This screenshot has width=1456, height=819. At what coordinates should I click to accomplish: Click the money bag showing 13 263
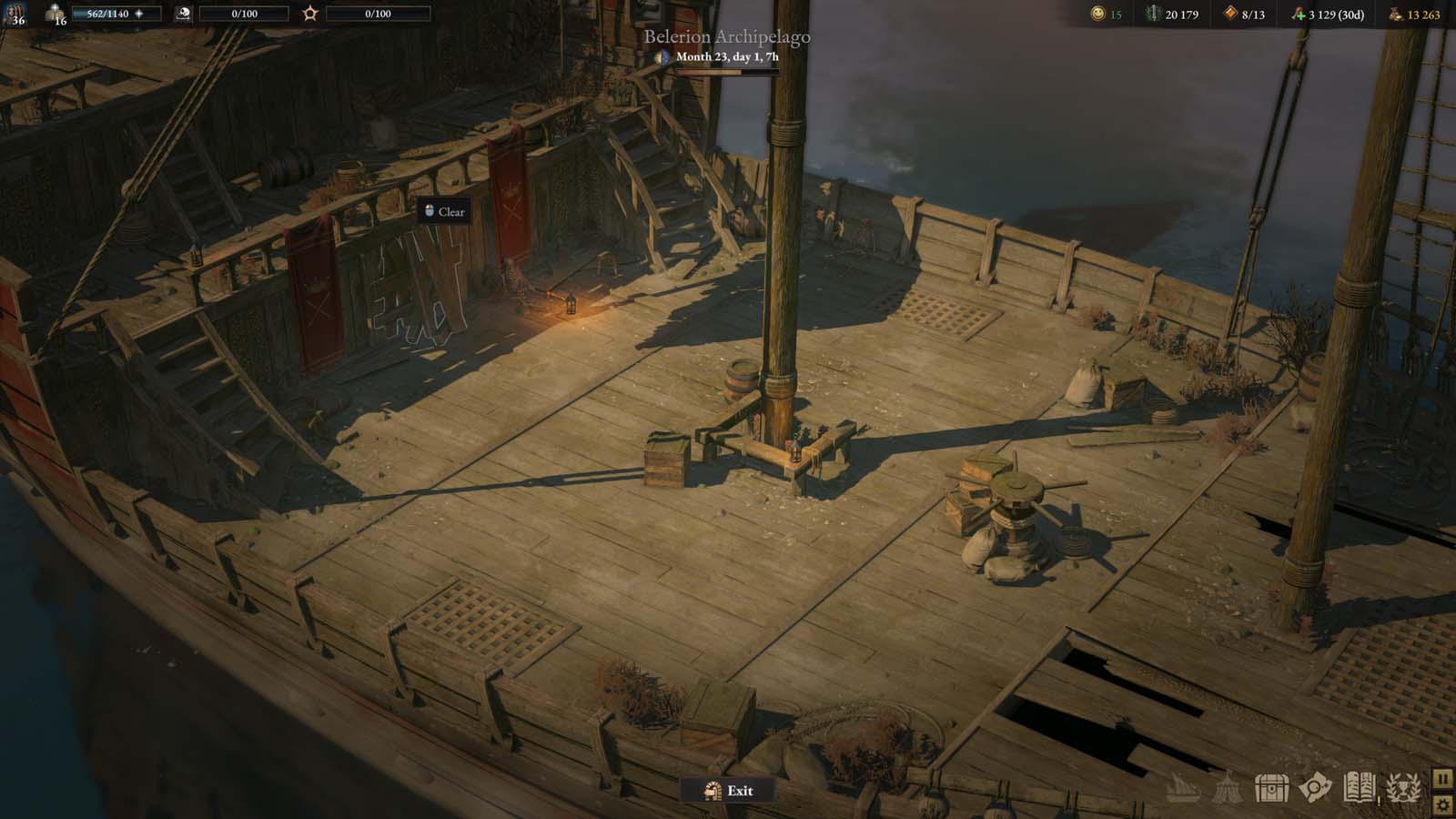(1393, 15)
